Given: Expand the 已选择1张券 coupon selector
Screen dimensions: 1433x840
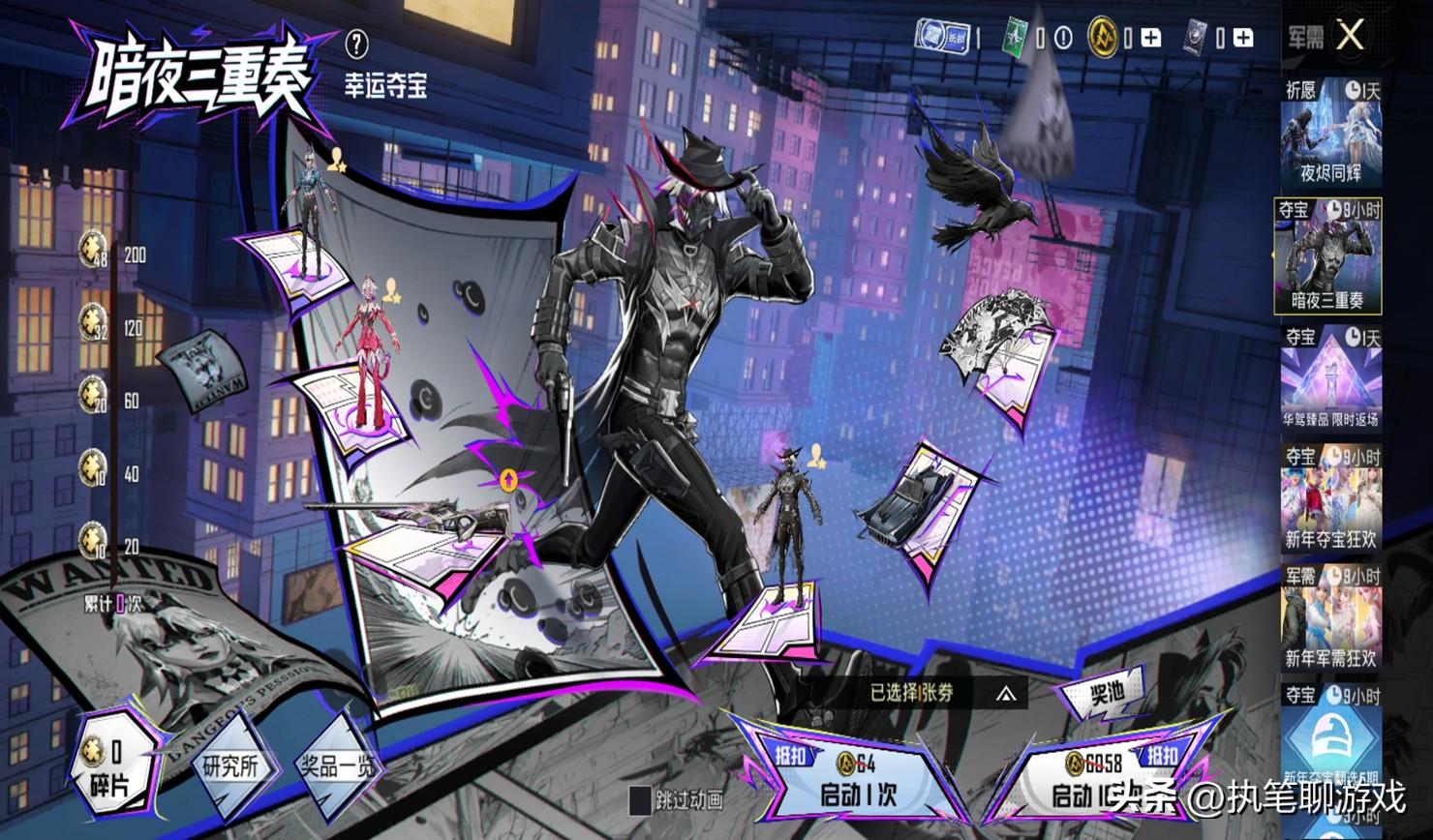Looking at the screenshot, I should point(1007,693).
